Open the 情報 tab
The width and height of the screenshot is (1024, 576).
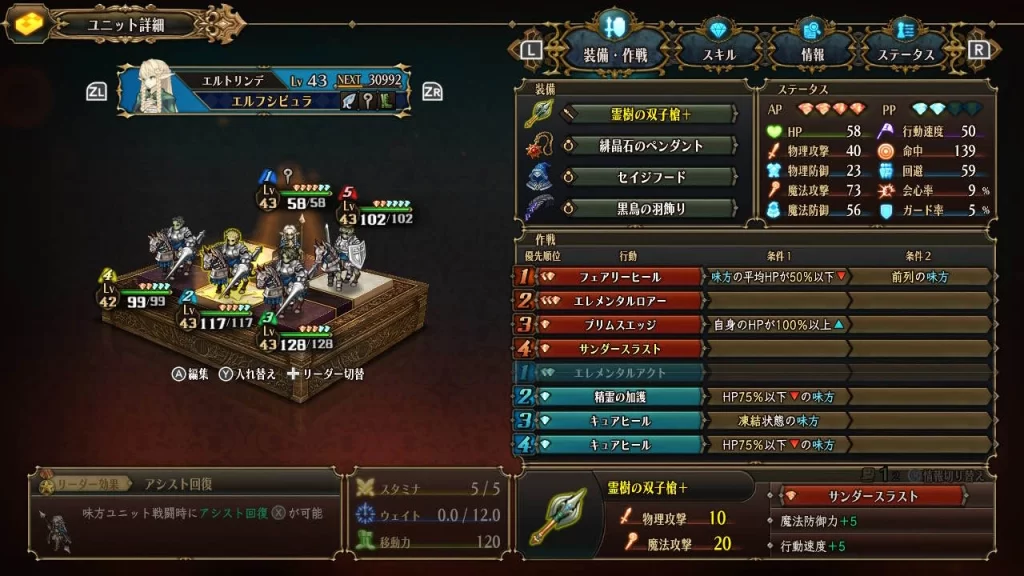(x=813, y=53)
